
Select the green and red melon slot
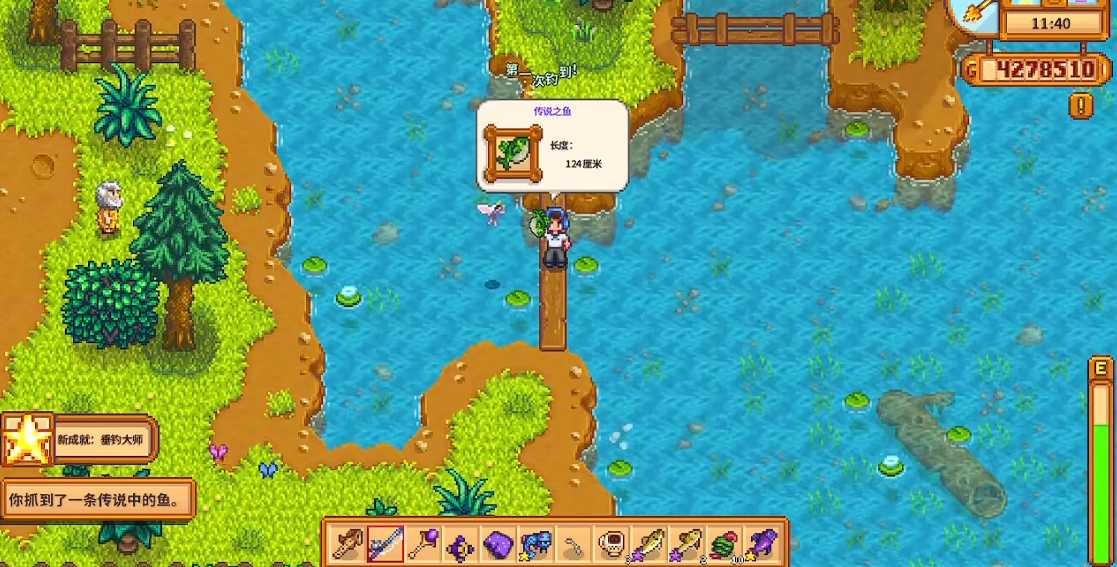(x=725, y=545)
